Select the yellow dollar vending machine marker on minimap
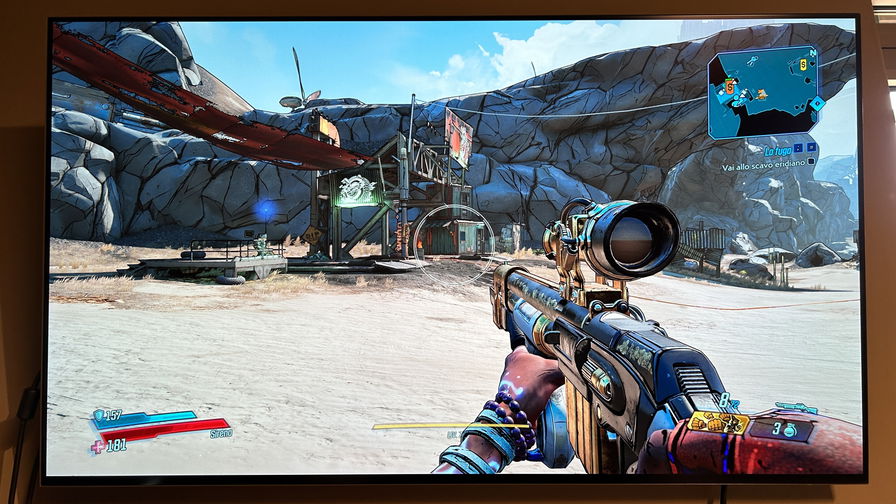Viewport: 896px width, 504px height. (x=801, y=65)
